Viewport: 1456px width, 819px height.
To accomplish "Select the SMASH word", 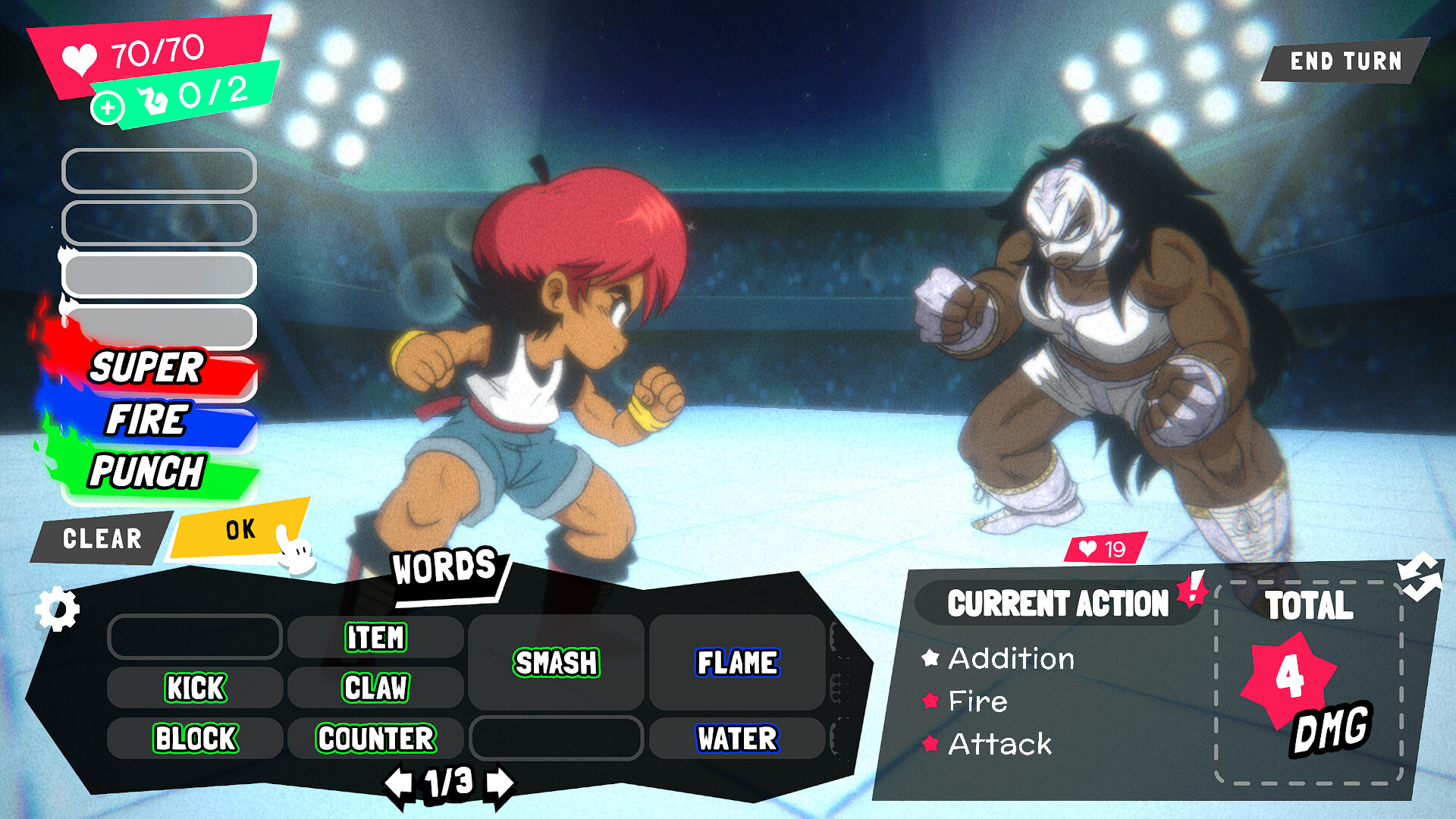I will [556, 663].
